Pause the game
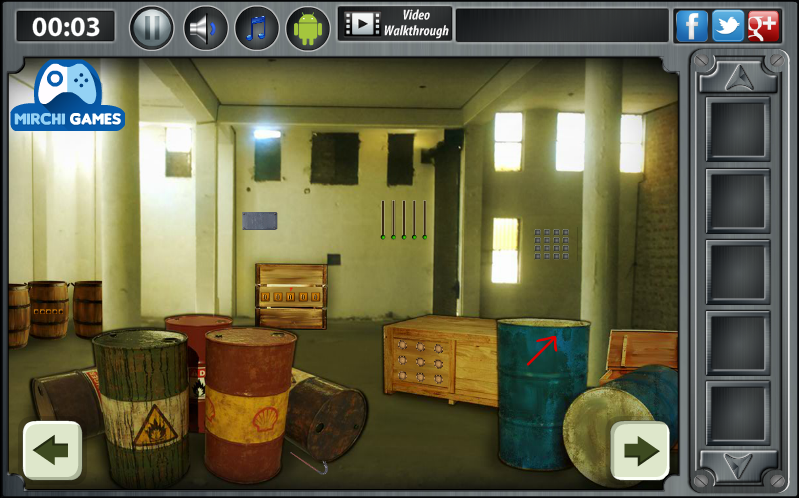Screen dimensions: 799x498 152,27
